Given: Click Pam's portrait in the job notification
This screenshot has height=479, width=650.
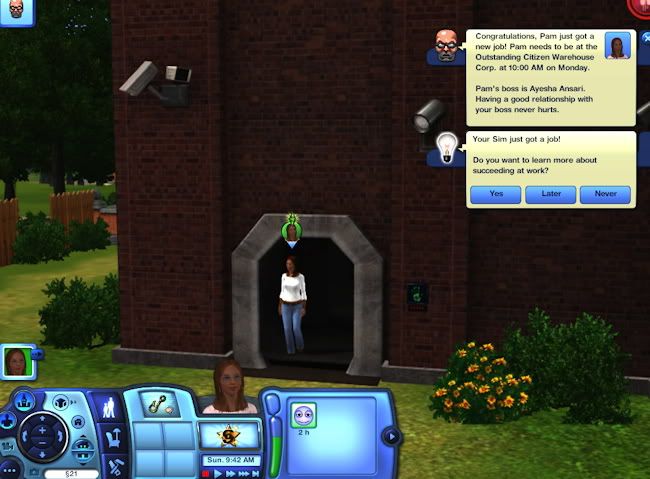Looking at the screenshot, I should [618, 45].
